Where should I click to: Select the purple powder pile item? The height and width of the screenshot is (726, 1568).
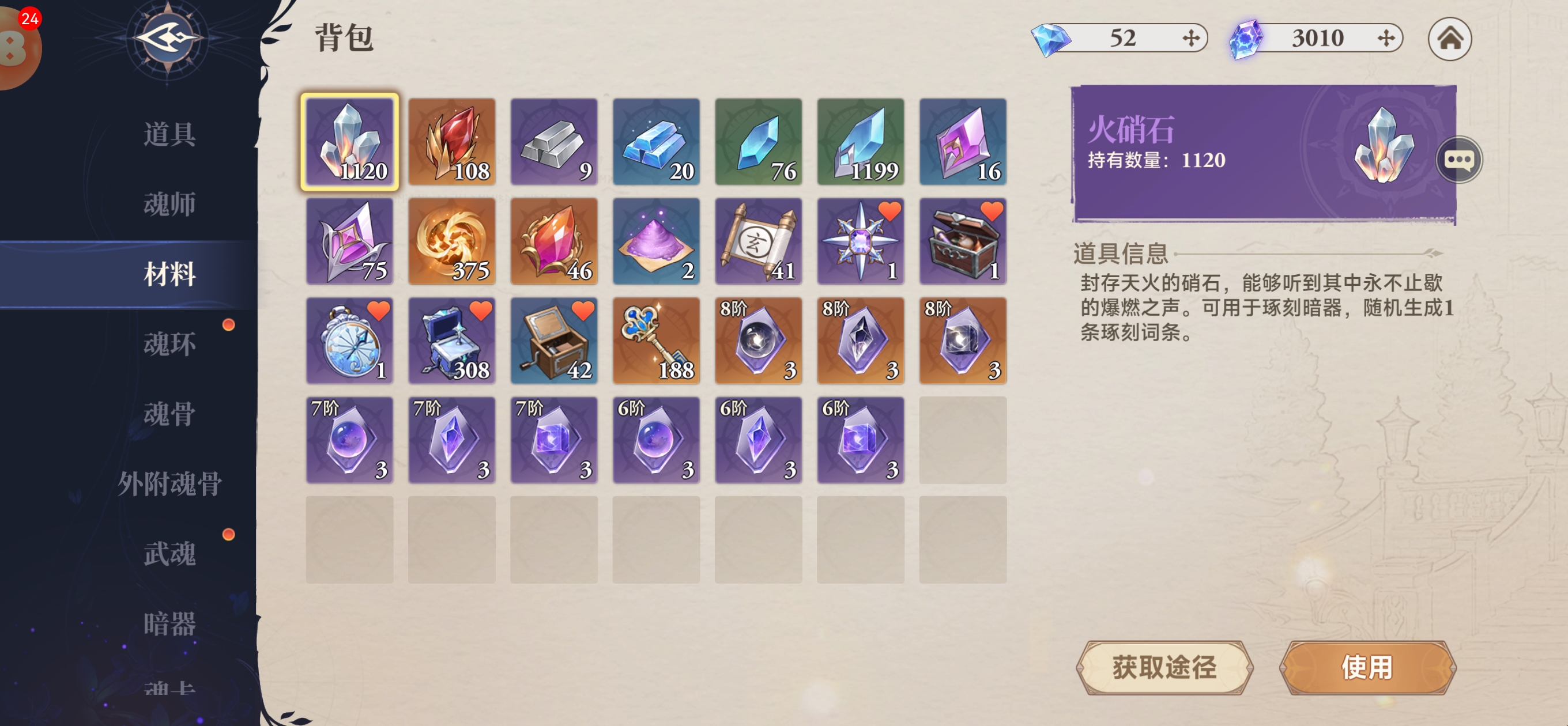tap(656, 241)
